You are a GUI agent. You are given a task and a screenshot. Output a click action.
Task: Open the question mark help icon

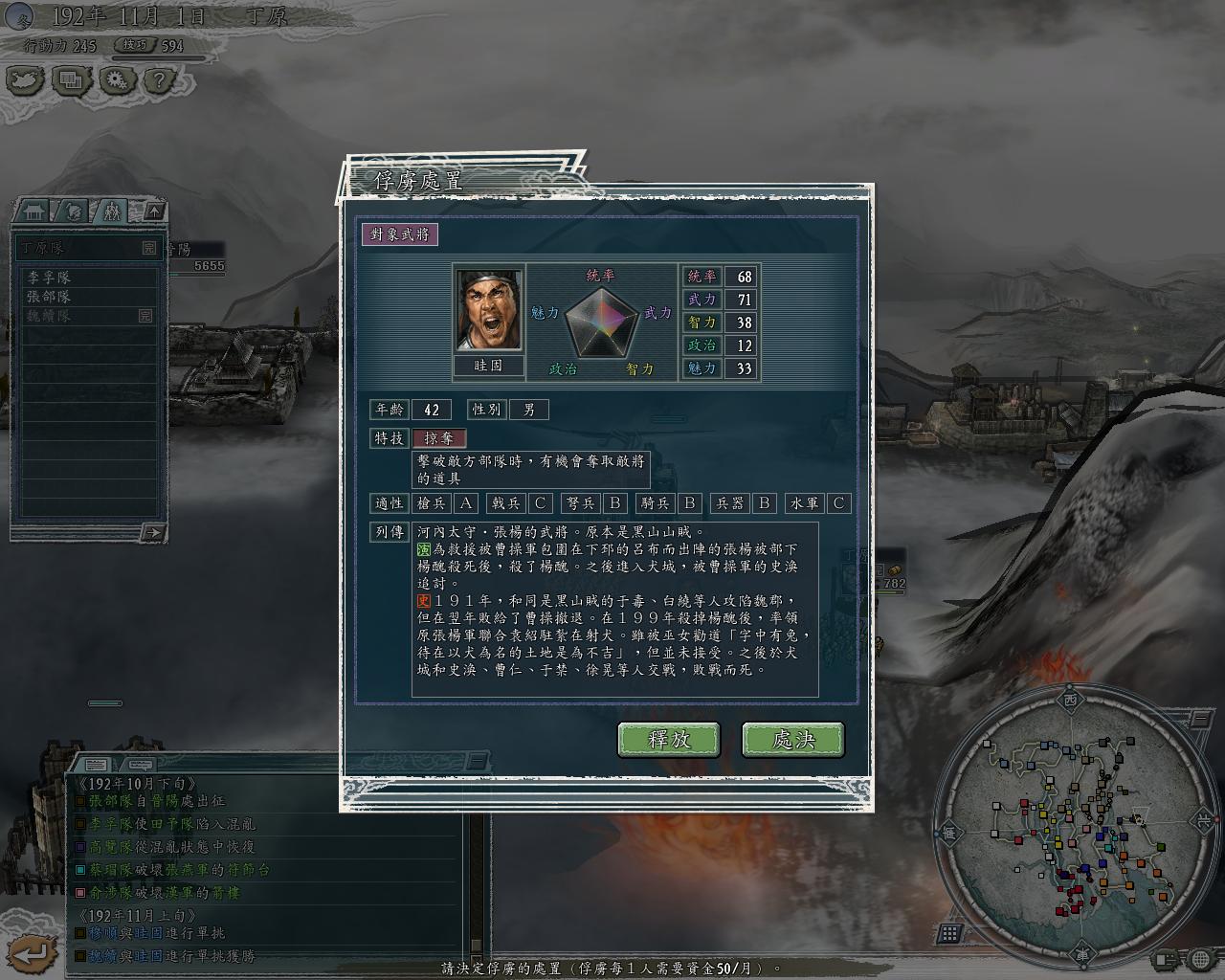click(x=160, y=79)
